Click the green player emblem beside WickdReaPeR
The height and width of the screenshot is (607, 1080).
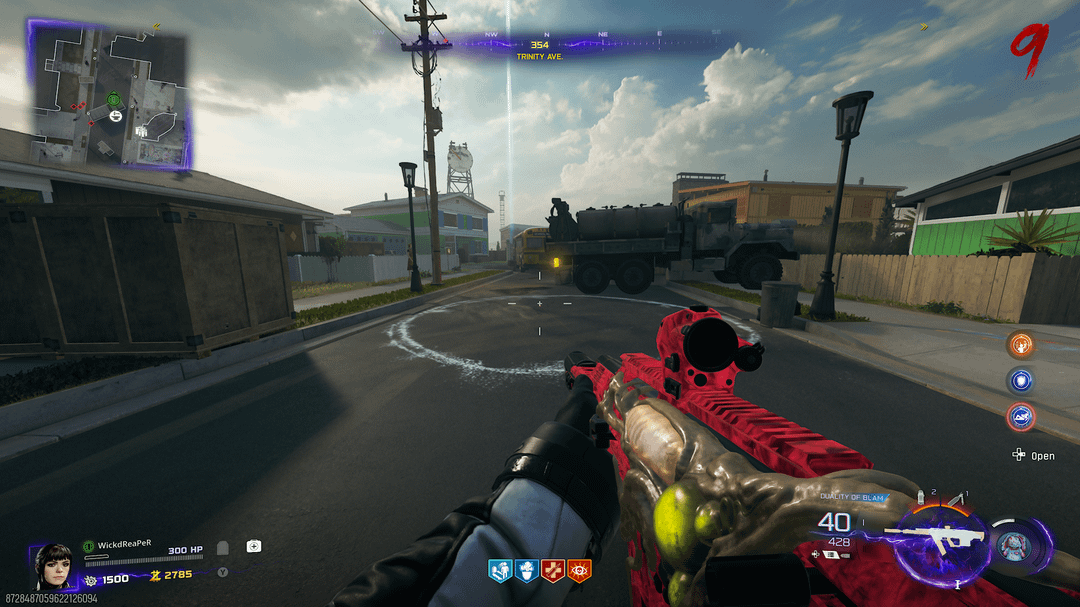[x=88, y=546]
